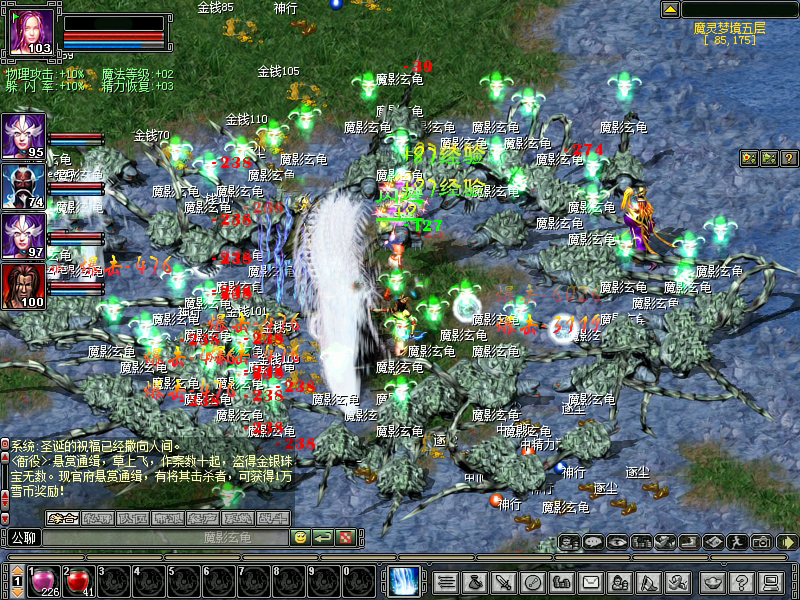Click the yellow arrow to collapse toolbar
This screenshot has width=800, height=600.
point(787,542)
